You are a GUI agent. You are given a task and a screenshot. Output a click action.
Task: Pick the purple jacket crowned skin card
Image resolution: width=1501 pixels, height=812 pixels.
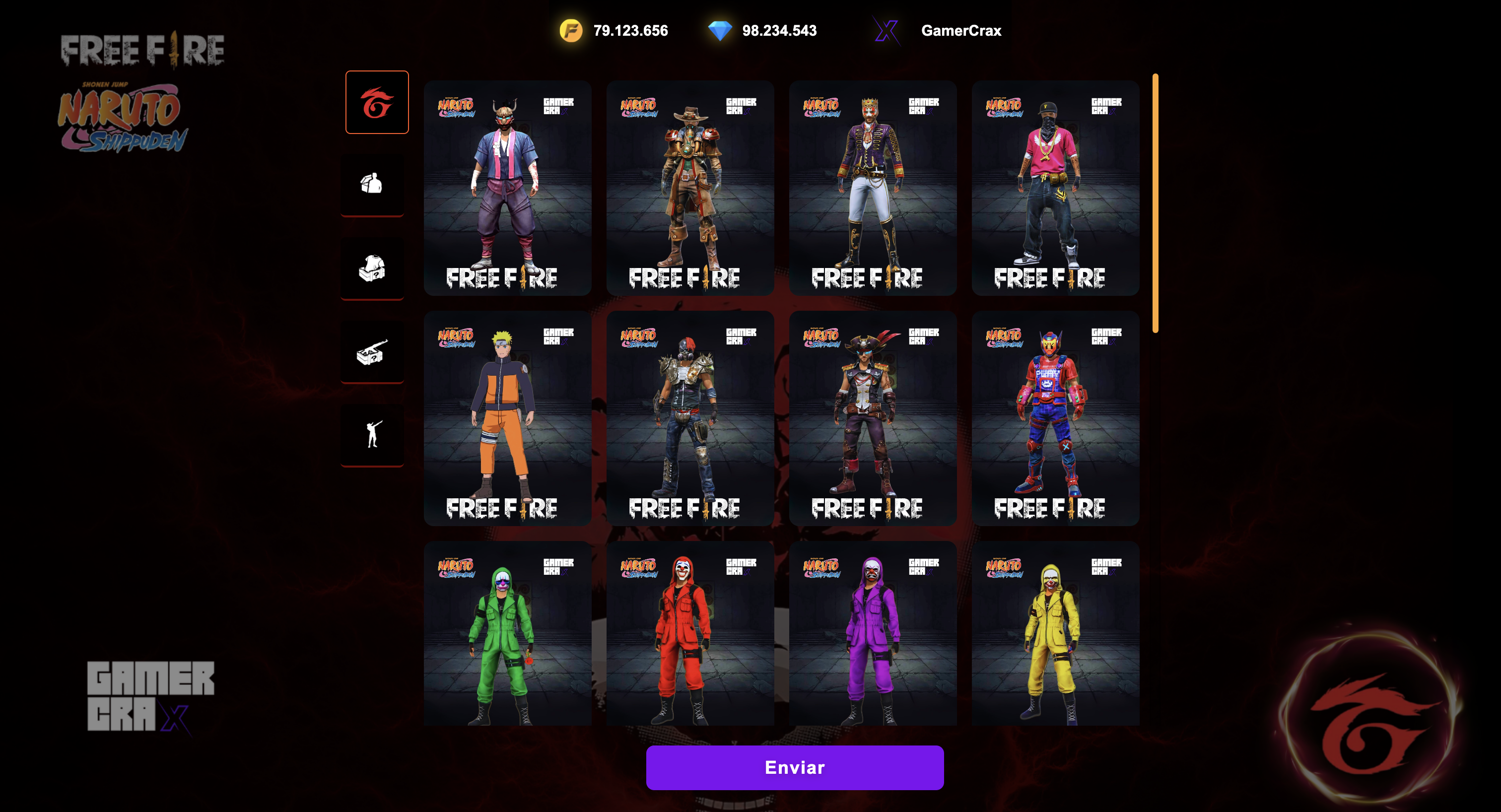point(872,188)
